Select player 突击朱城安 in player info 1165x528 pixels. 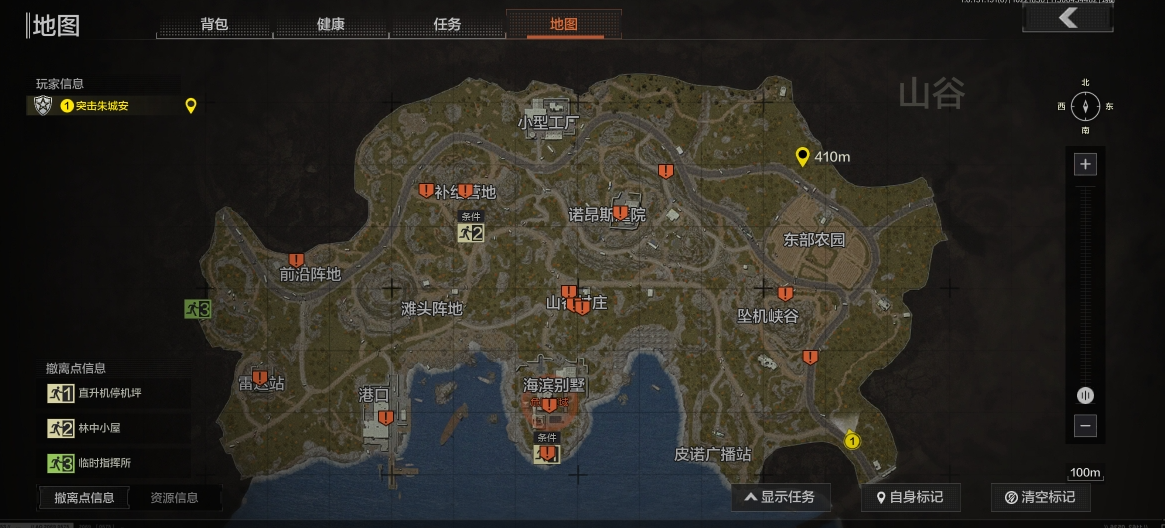pyautogui.click(x=102, y=106)
